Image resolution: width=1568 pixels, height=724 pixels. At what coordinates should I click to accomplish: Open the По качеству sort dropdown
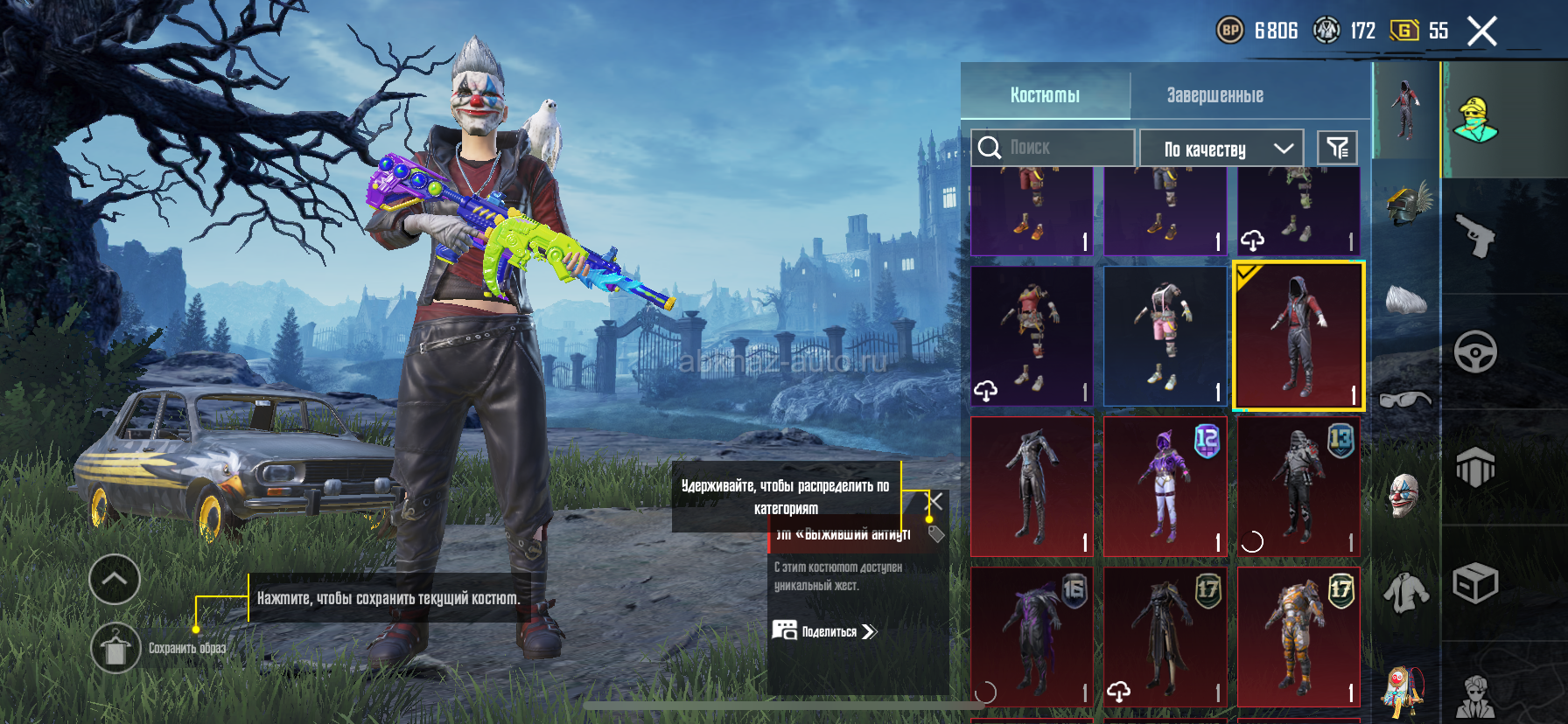[x=1221, y=149]
